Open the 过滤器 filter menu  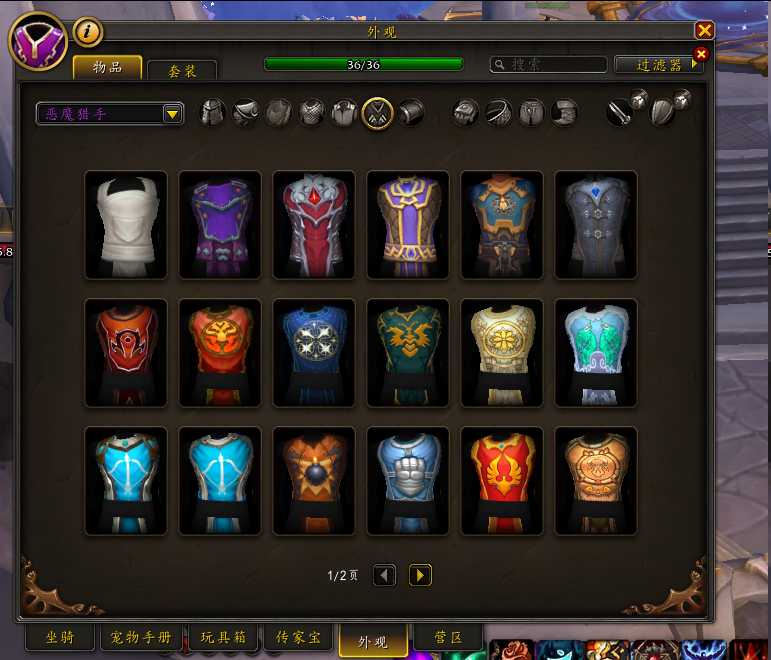tap(659, 65)
